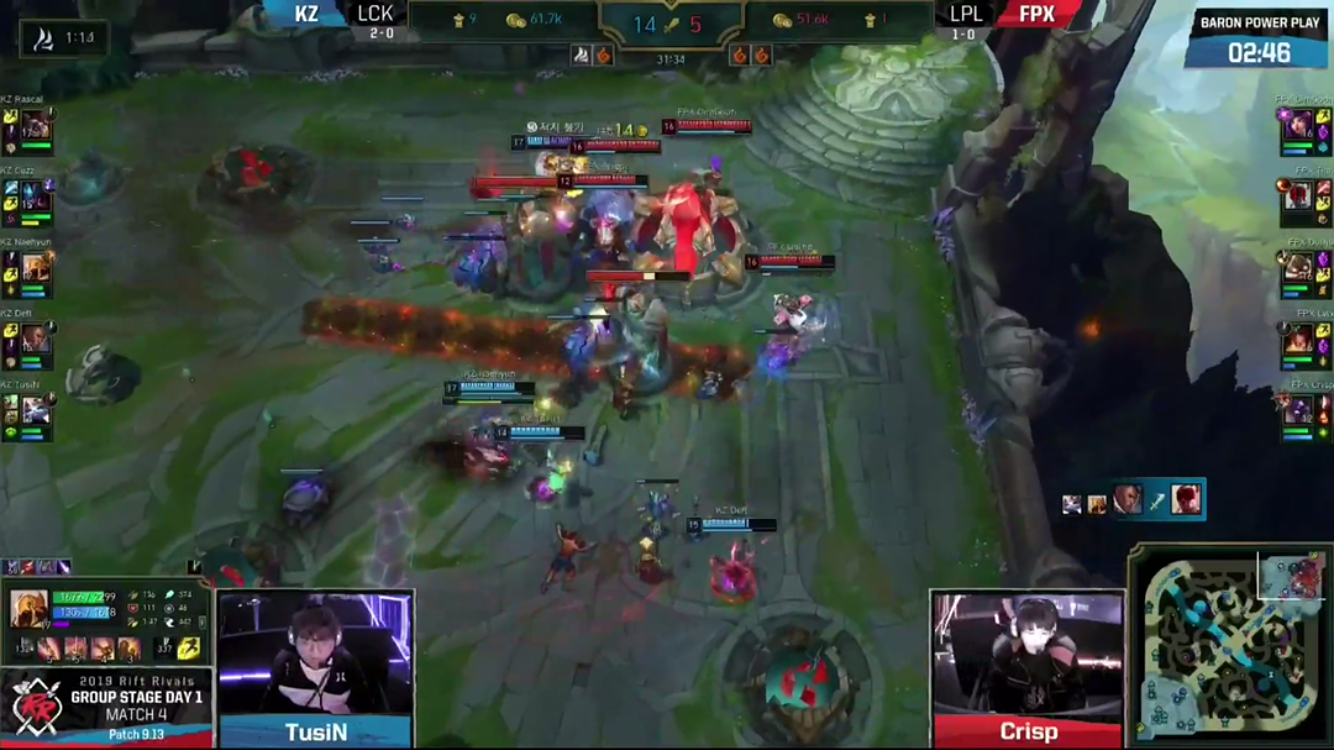Click the FPX team name in scoreboard
This screenshot has height=750, width=1334.
click(x=1037, y=14)
